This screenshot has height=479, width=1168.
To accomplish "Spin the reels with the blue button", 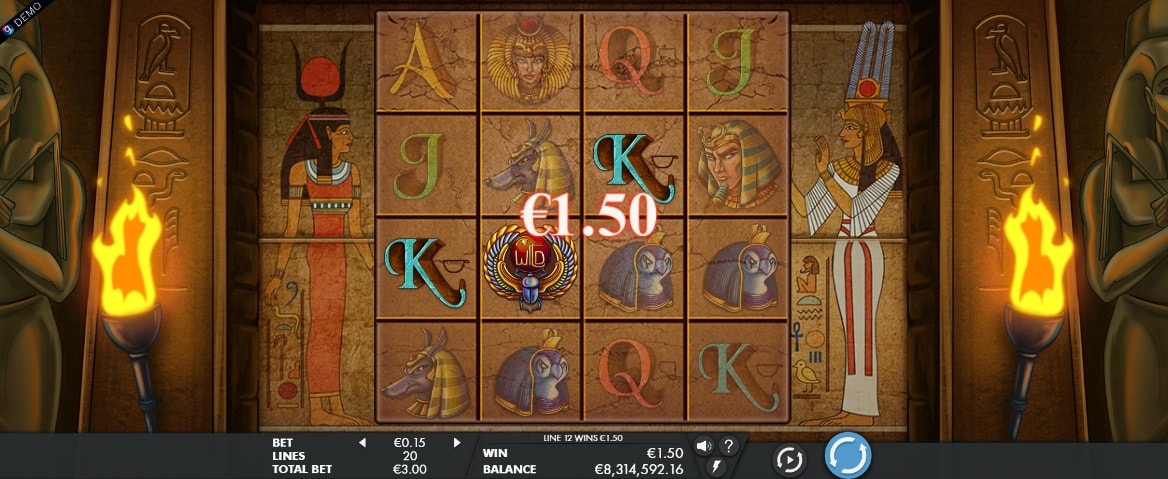I will pos(847,456).
